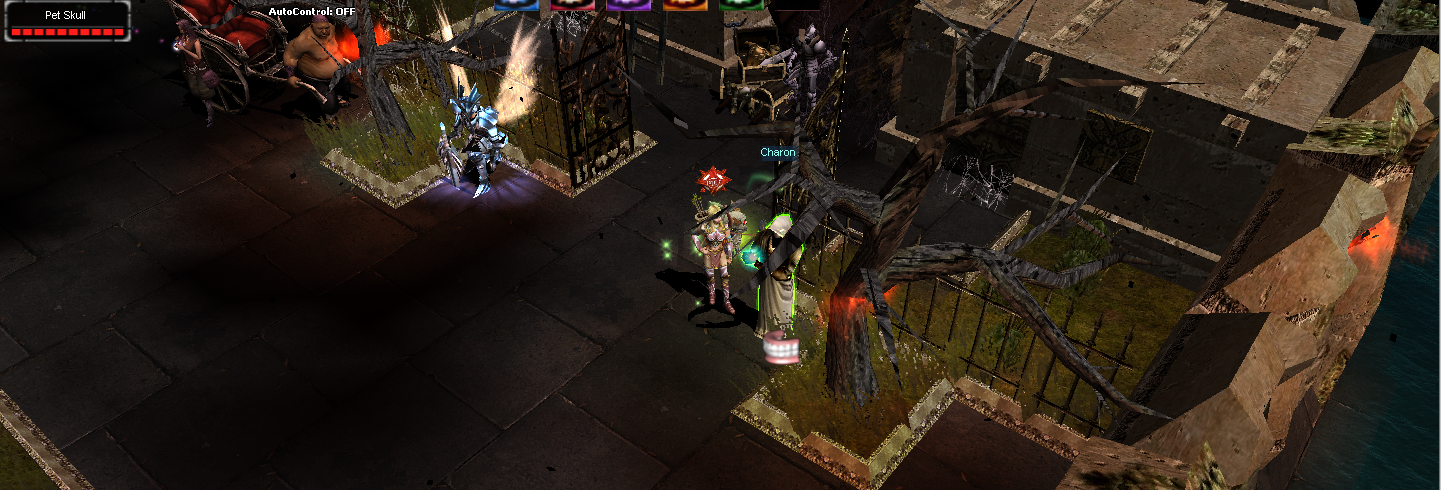Click the blue button in the top bar
Viewport: 1441px width, 490px height.
tap(516, 5)
